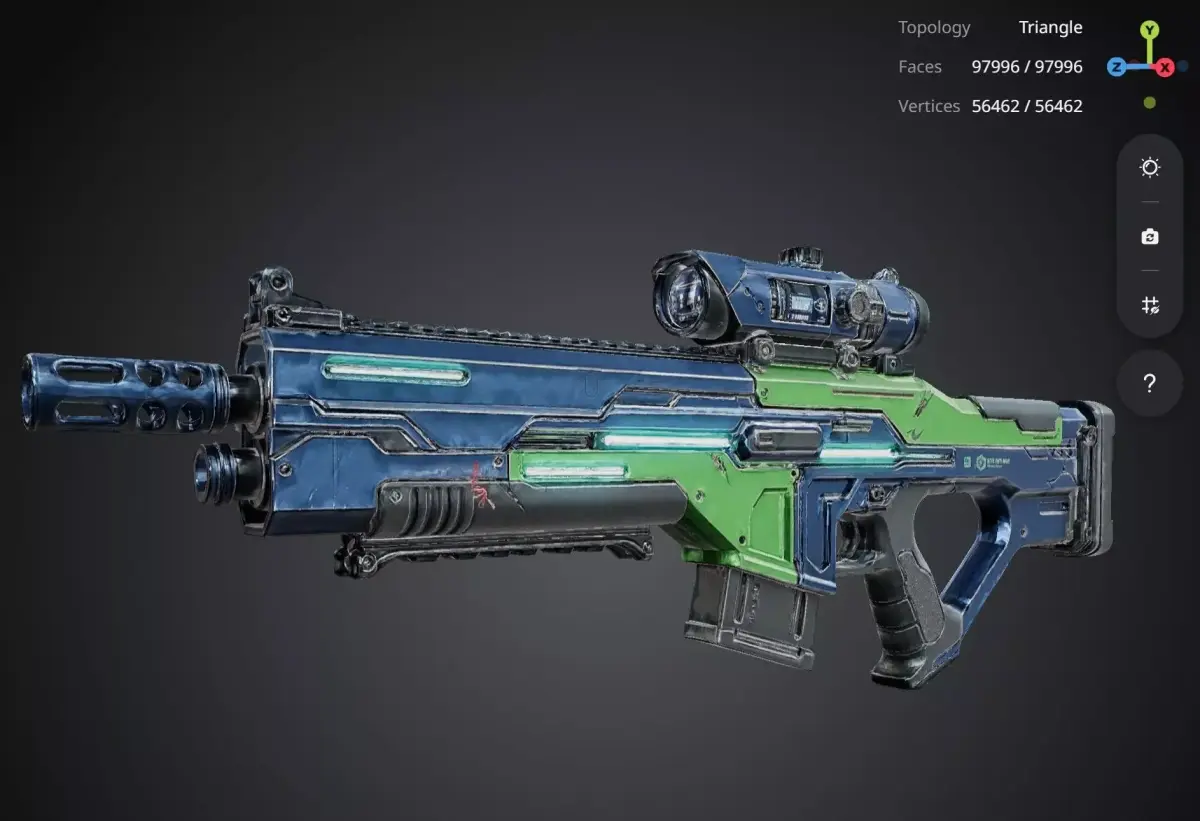Open the help question mark button
The image size is (1200, 821).
[1149, 383]
